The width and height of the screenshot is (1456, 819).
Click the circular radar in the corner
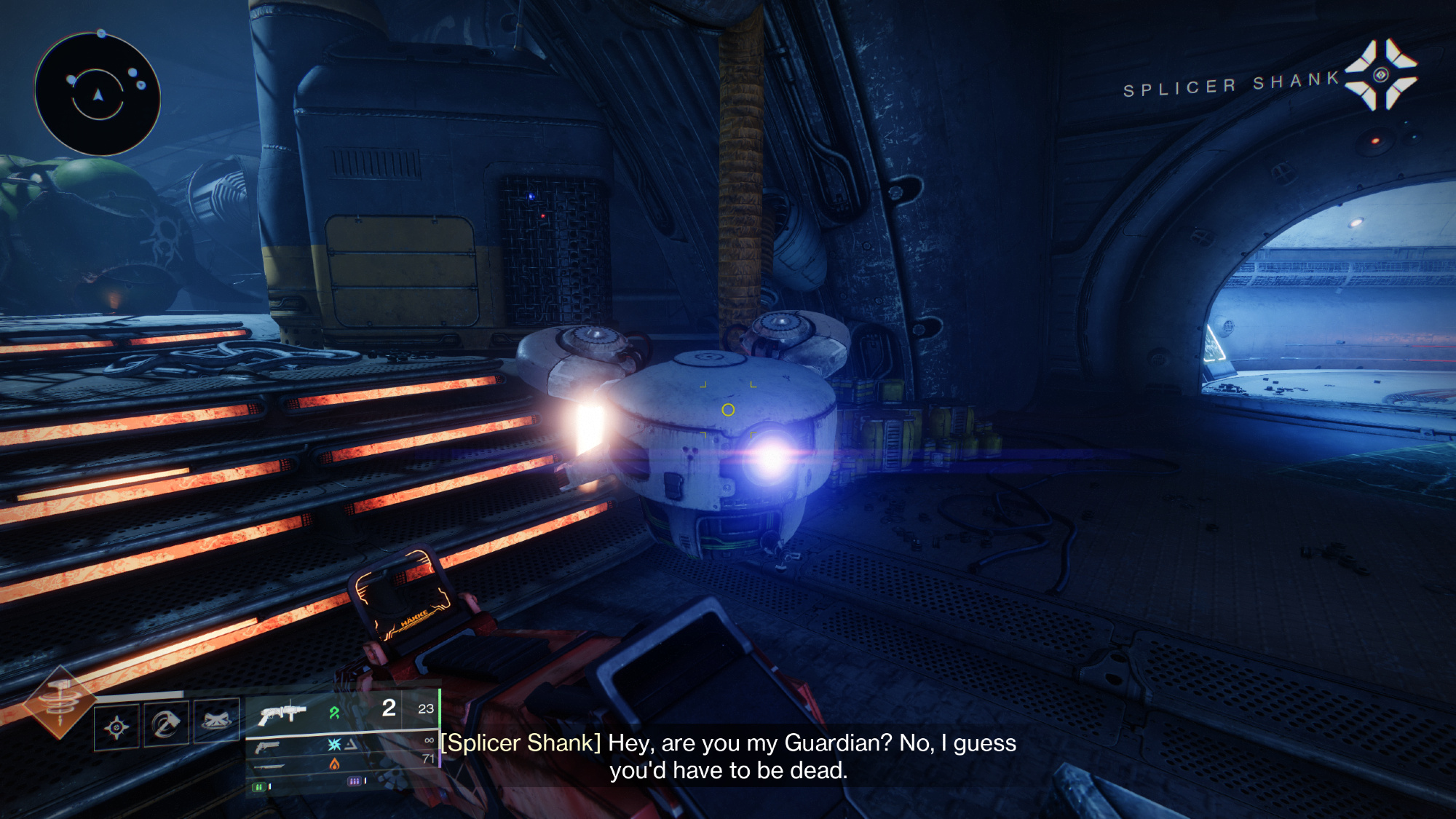click(x=98, y=95)
